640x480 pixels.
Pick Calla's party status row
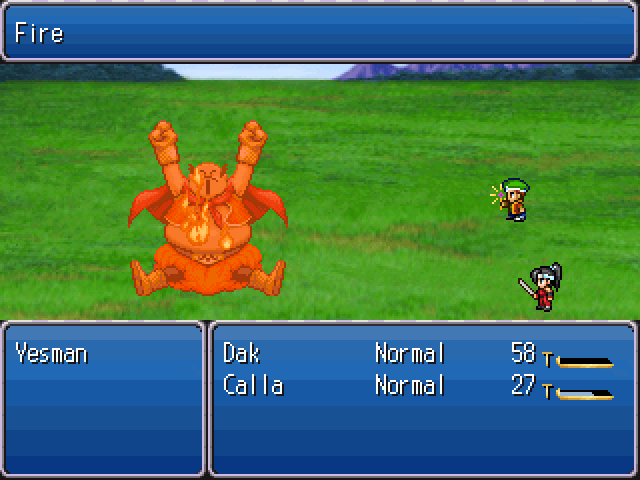coord(420,386)
